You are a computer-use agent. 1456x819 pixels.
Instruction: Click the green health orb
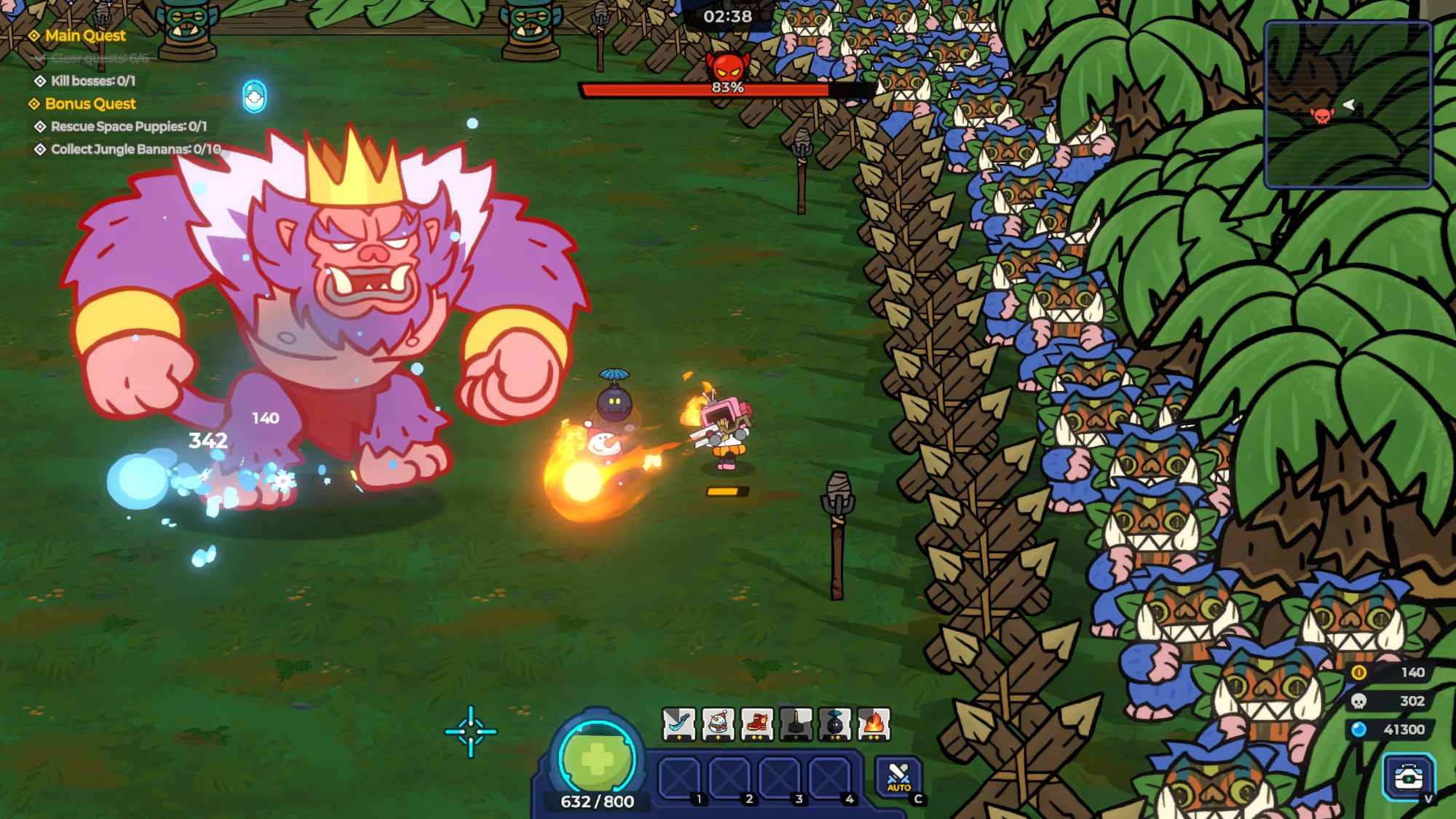click(x=597, y=759)
